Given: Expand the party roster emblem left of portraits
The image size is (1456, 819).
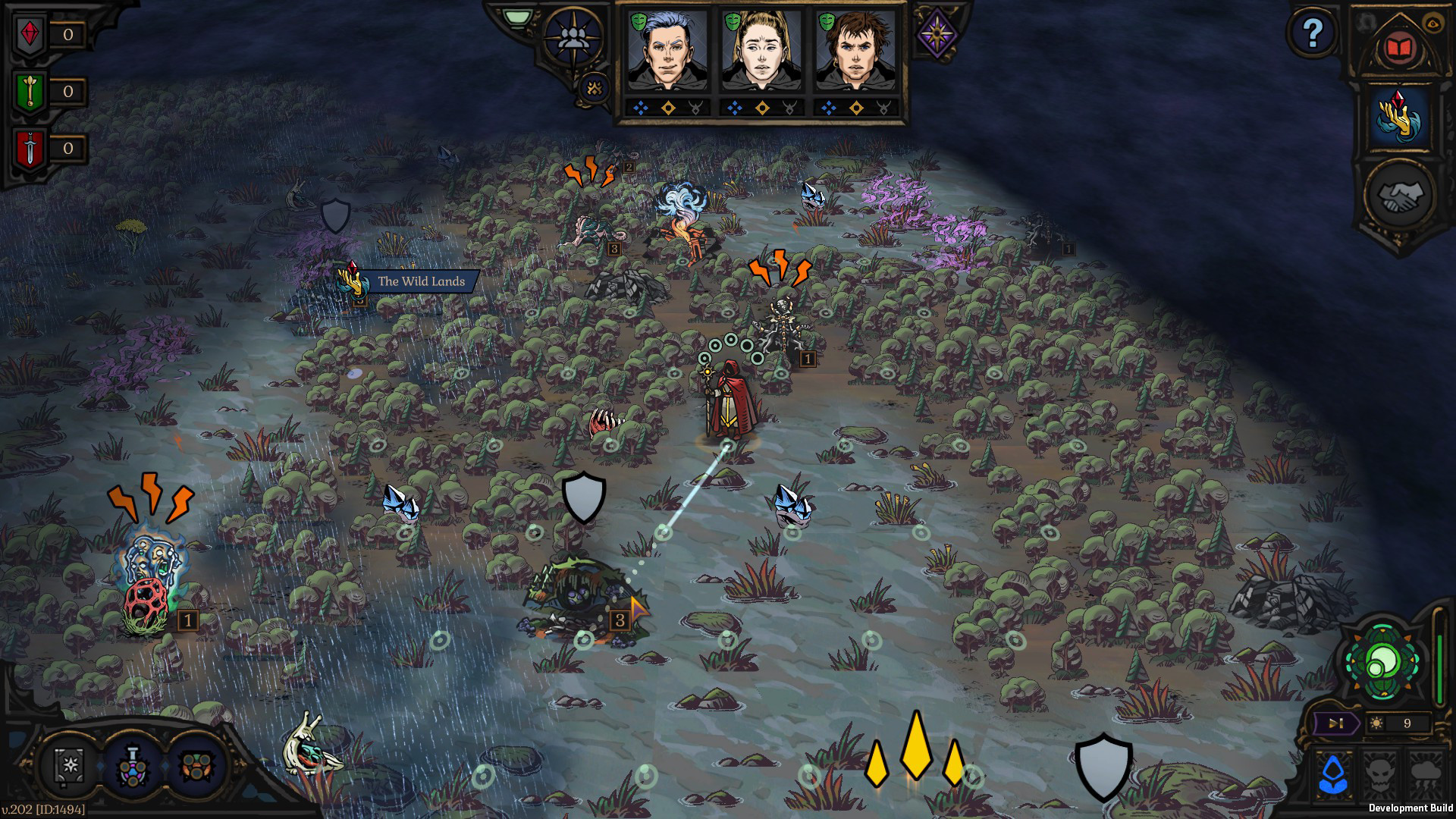Looking at the screenshot, I should pos(571,36).
